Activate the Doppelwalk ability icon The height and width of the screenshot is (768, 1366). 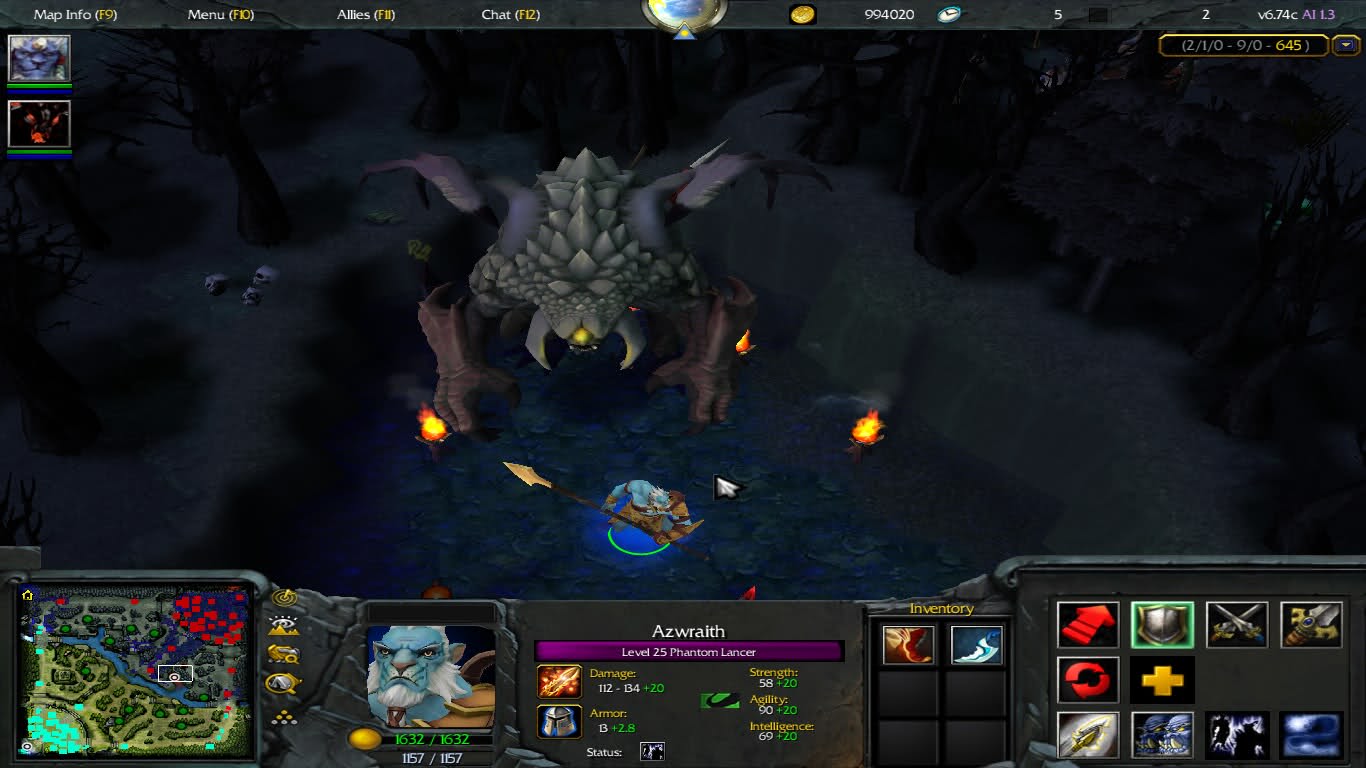pos(1162,734)
